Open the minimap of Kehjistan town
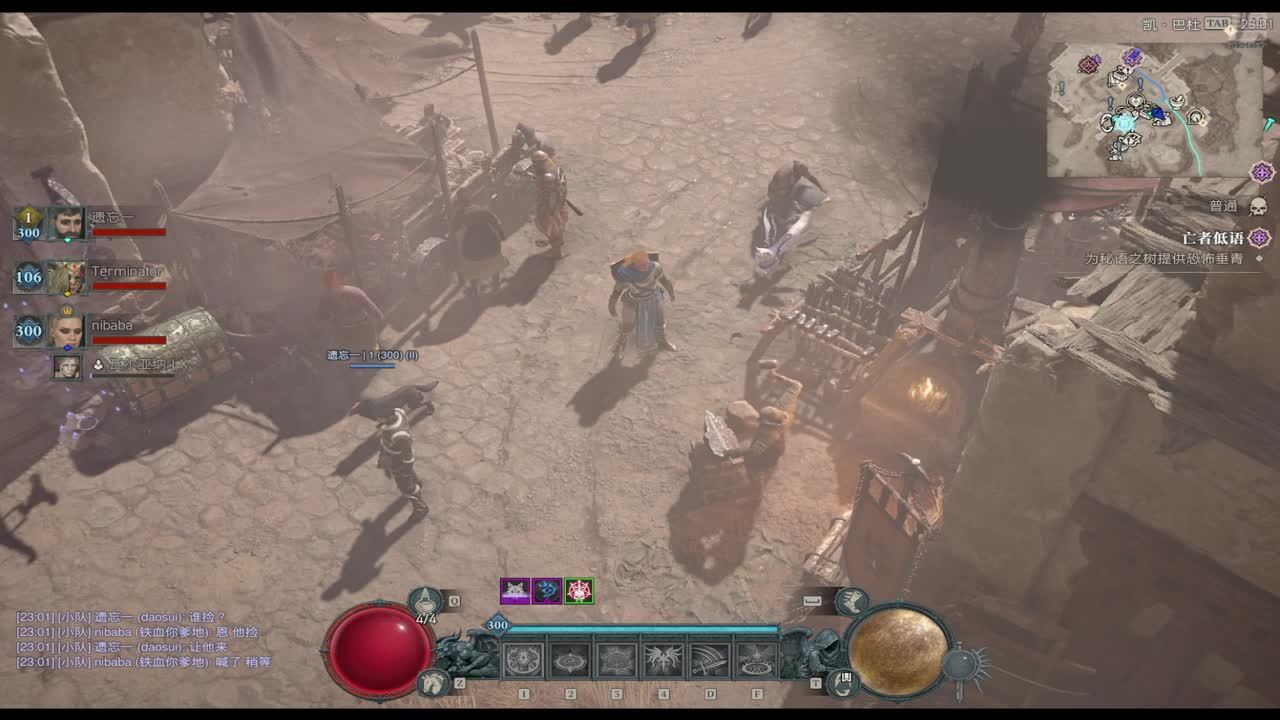 click(x=1155, y=110)
